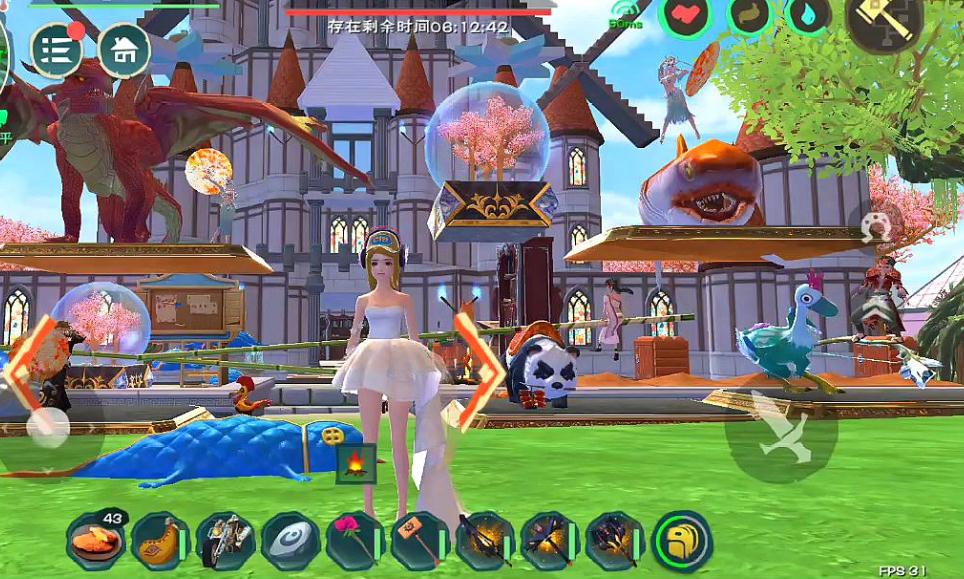964x579 pixels.
Task: Select the yellow horn pouch slot
Action: click(160, 541)
